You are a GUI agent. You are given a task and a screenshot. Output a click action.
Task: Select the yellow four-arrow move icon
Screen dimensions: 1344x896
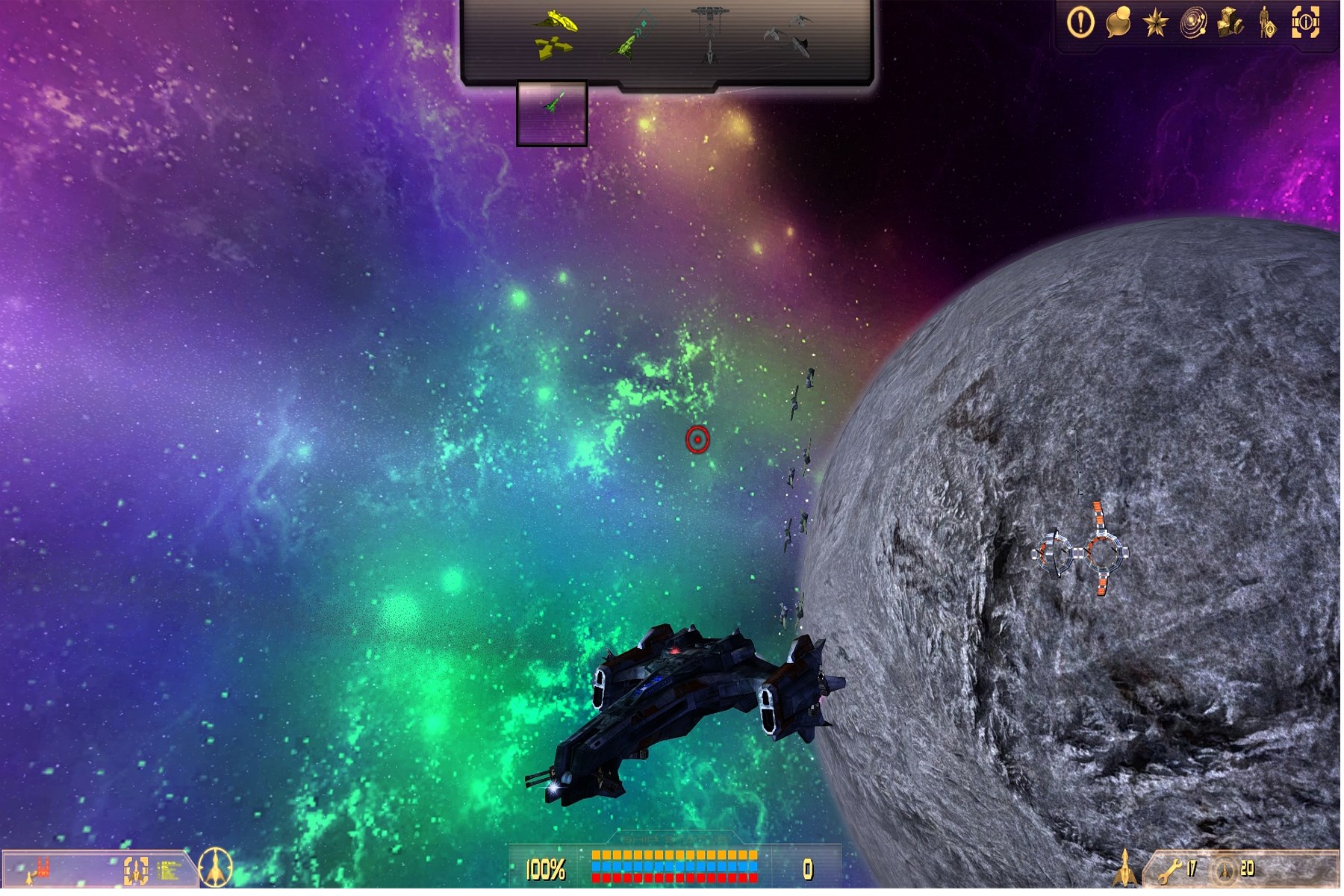coord(553,48)
